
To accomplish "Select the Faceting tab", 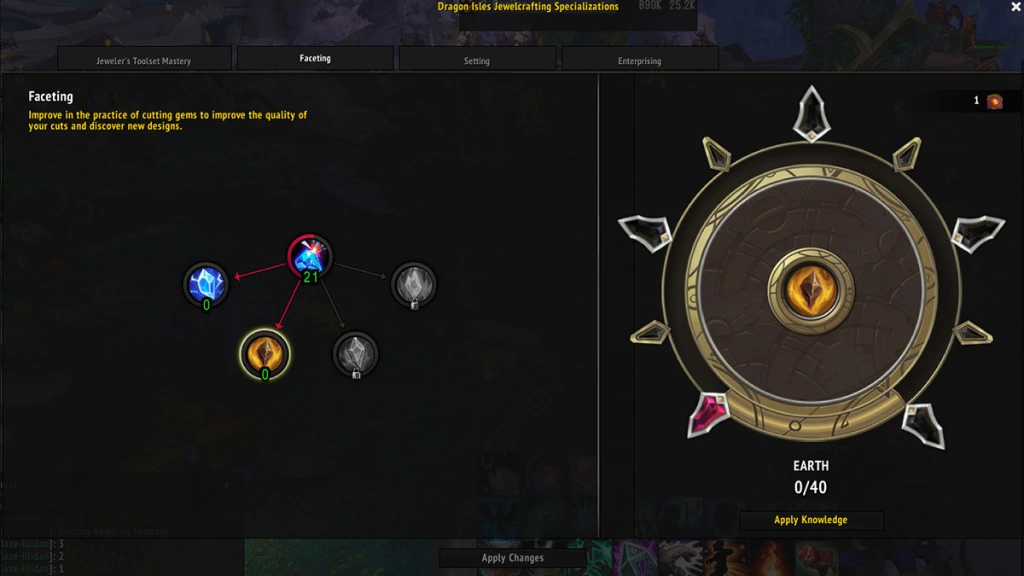I will coord(315,58).
